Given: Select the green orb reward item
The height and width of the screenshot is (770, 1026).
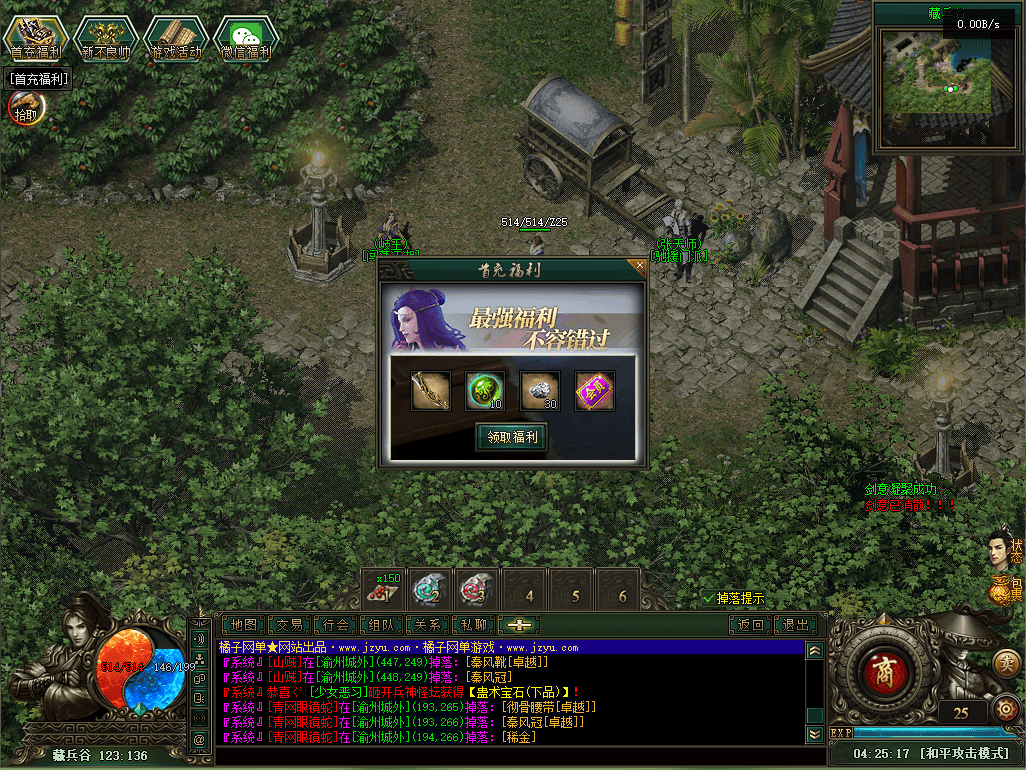Looking at the screenshot, I should coord(485,391).
